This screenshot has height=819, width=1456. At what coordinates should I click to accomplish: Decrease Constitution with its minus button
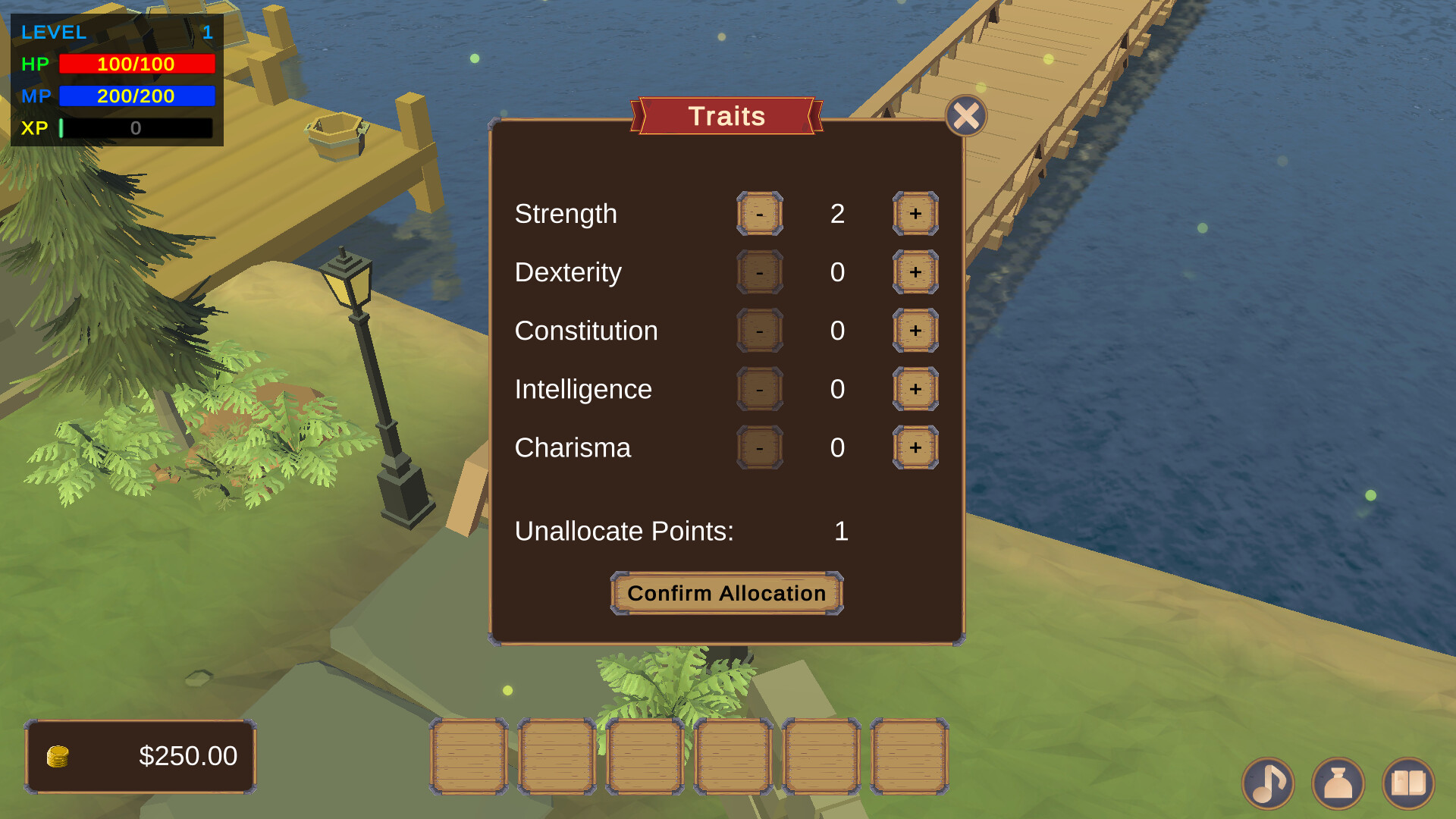pos(759,331)
